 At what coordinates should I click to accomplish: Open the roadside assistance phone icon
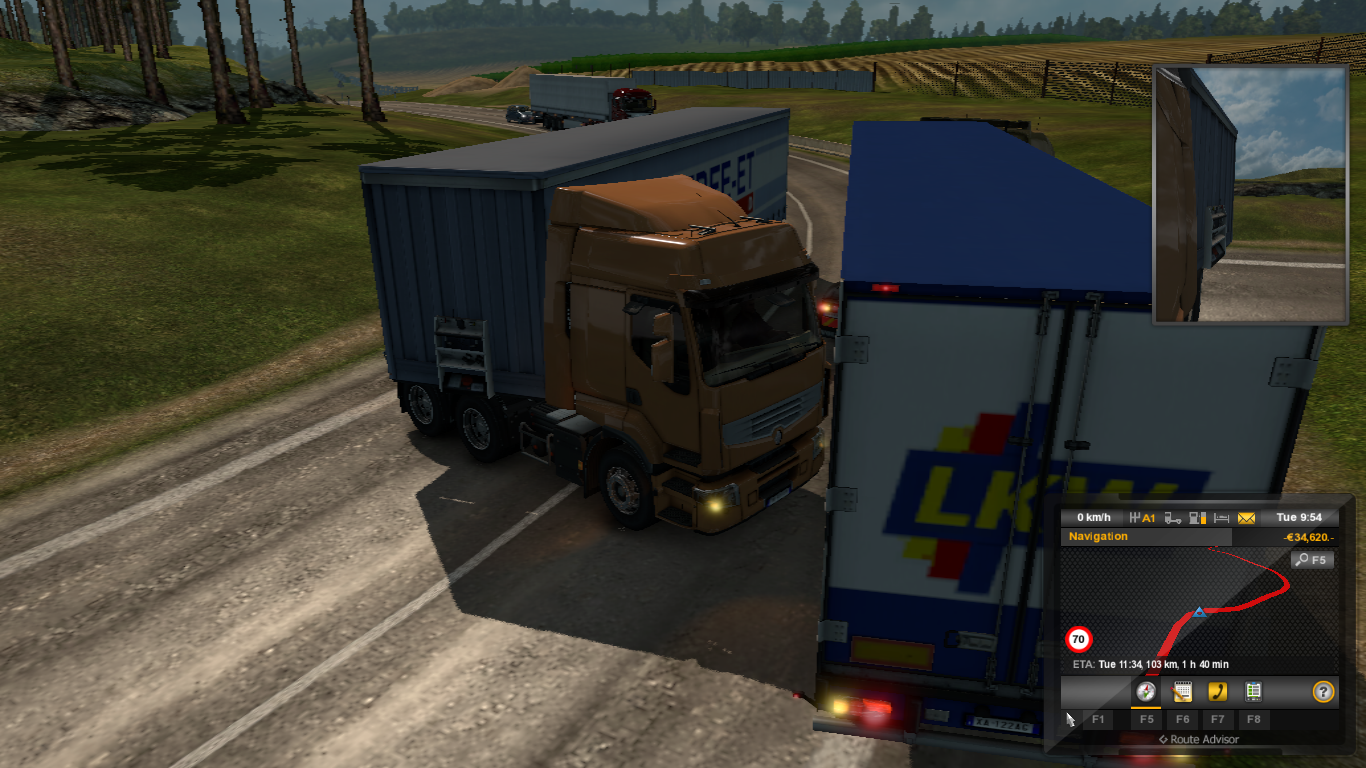pyautogui.click(x=1218, y=691)
